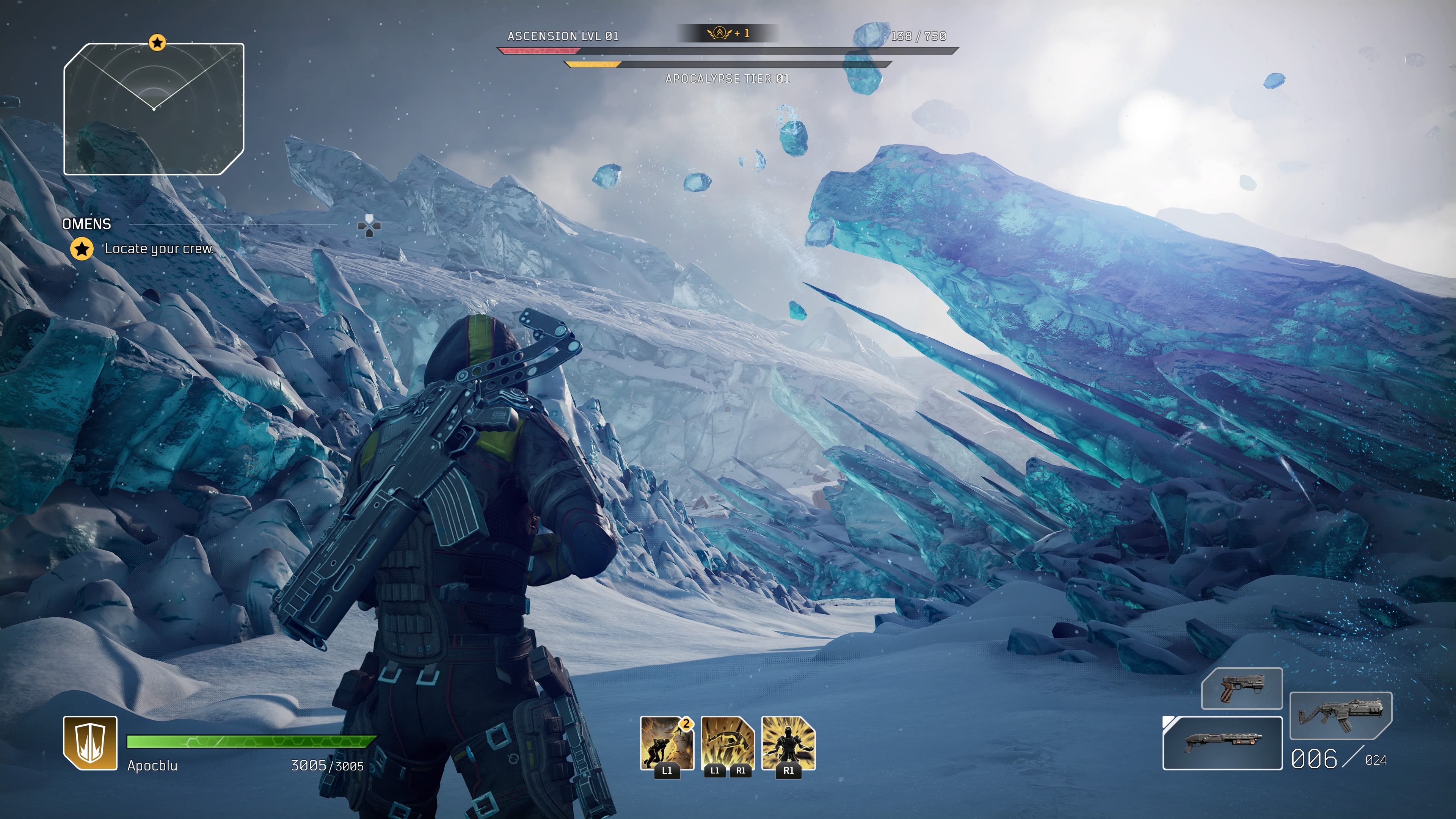This screenshot has width=1456, height=819.
Task: Select the equipped pump shotgun slot
Action: click(x=1222, y=743)
